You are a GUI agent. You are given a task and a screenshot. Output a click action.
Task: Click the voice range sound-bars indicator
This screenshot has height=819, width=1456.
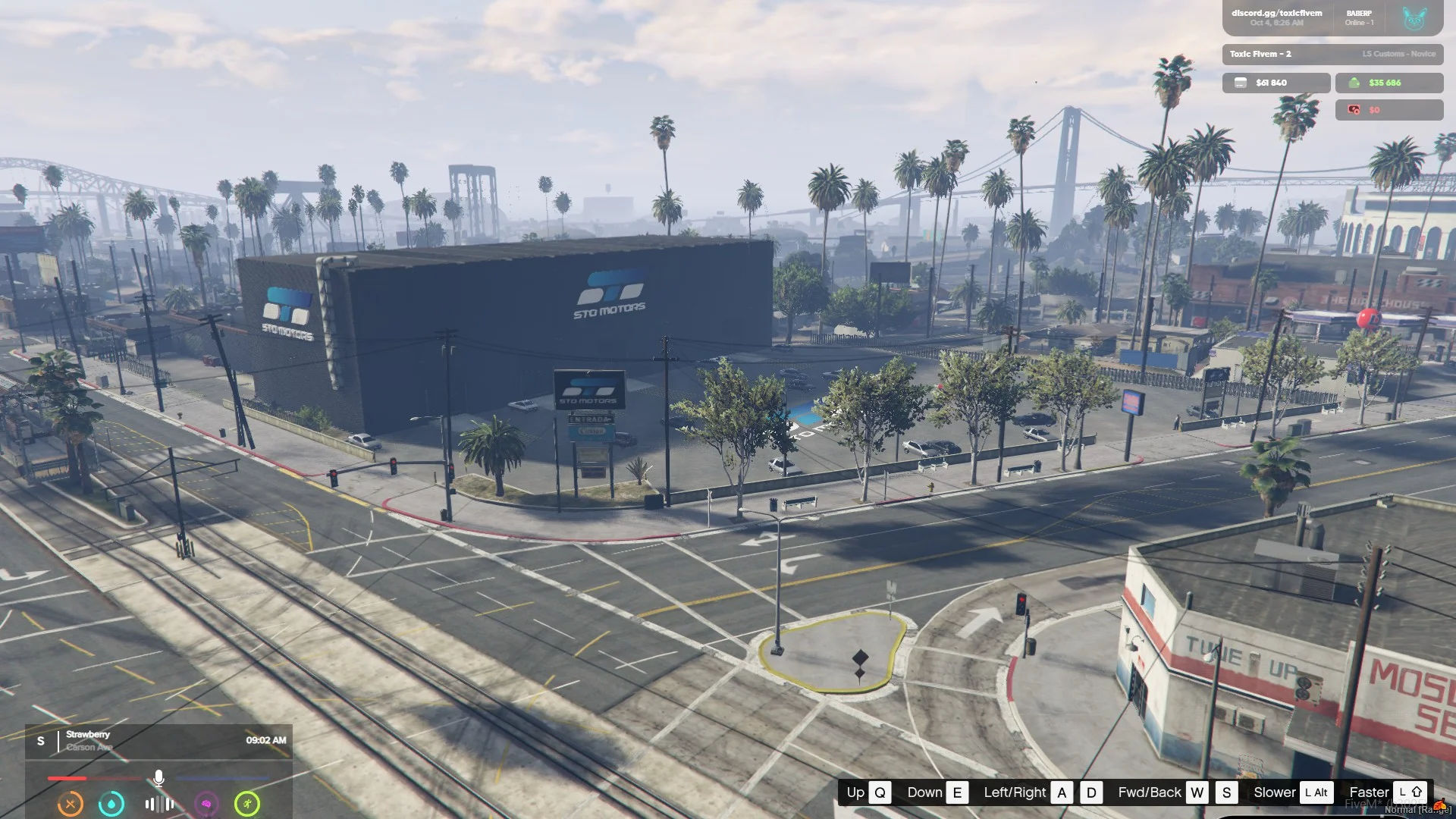tap(159, 804)
